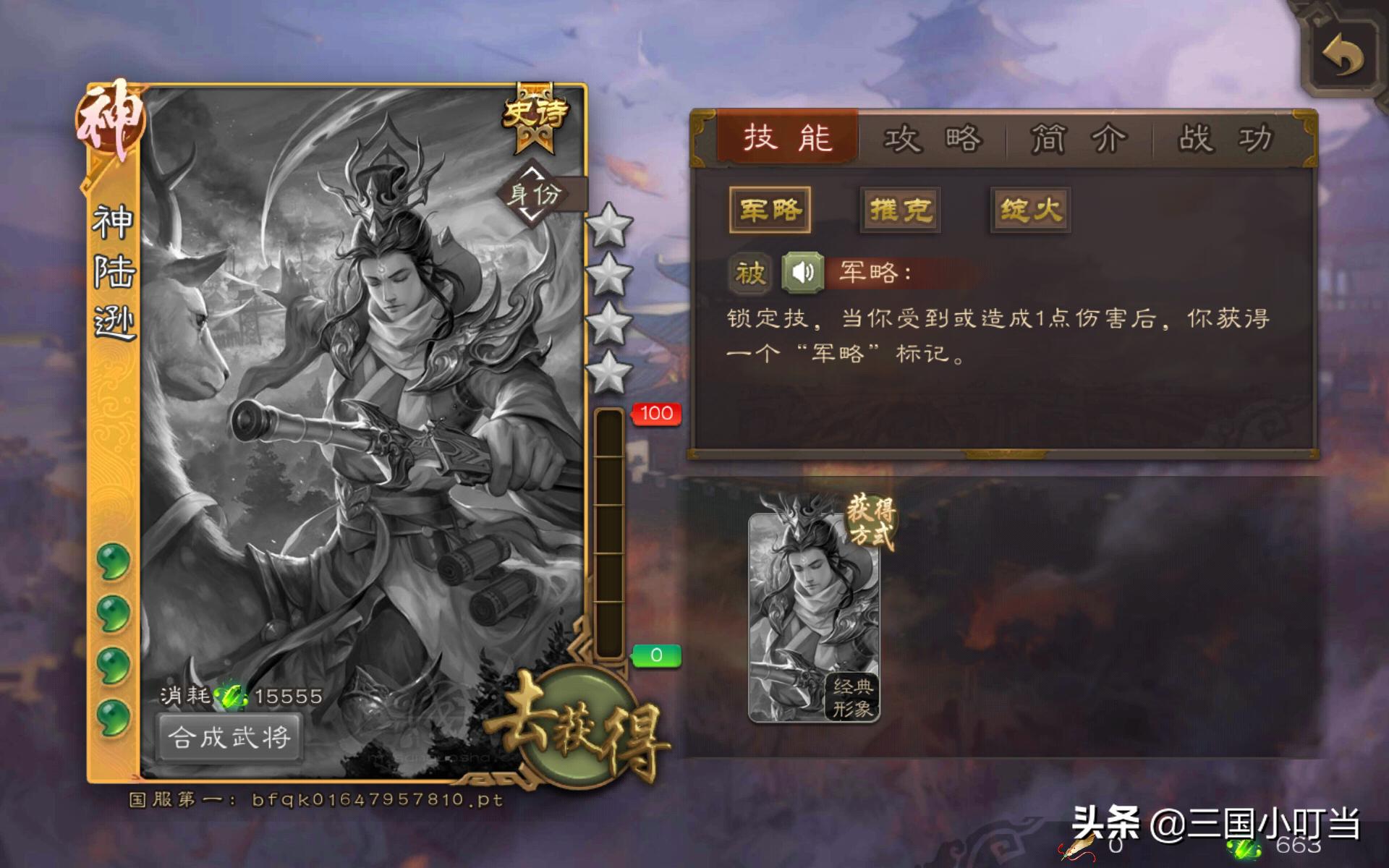Select the 军略 skill icon
This screenshot has width=1389, height=868.
pyautogui.click(x=770, y=210)
